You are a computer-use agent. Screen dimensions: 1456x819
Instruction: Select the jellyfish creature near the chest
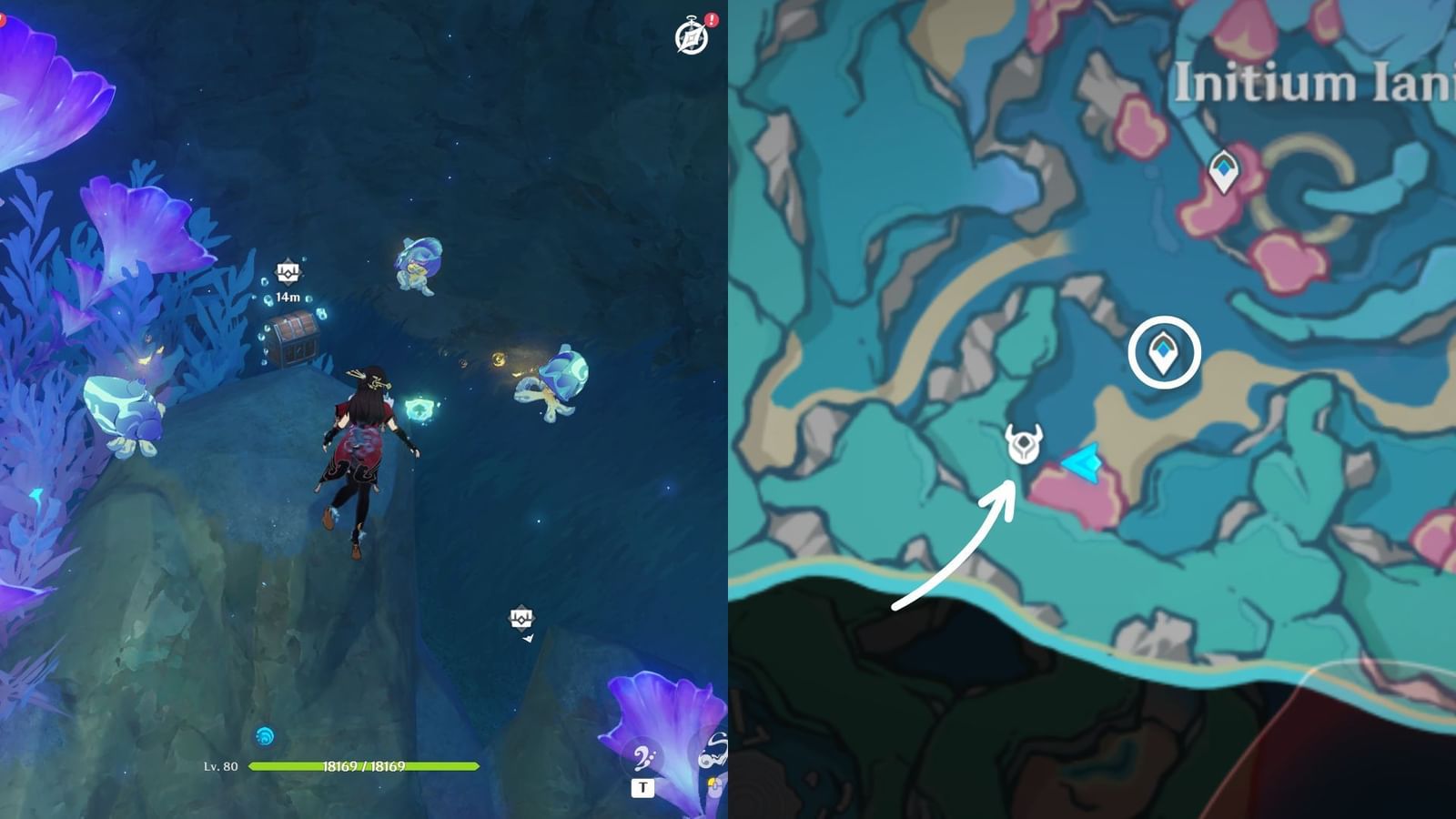(x=418, y=267)
